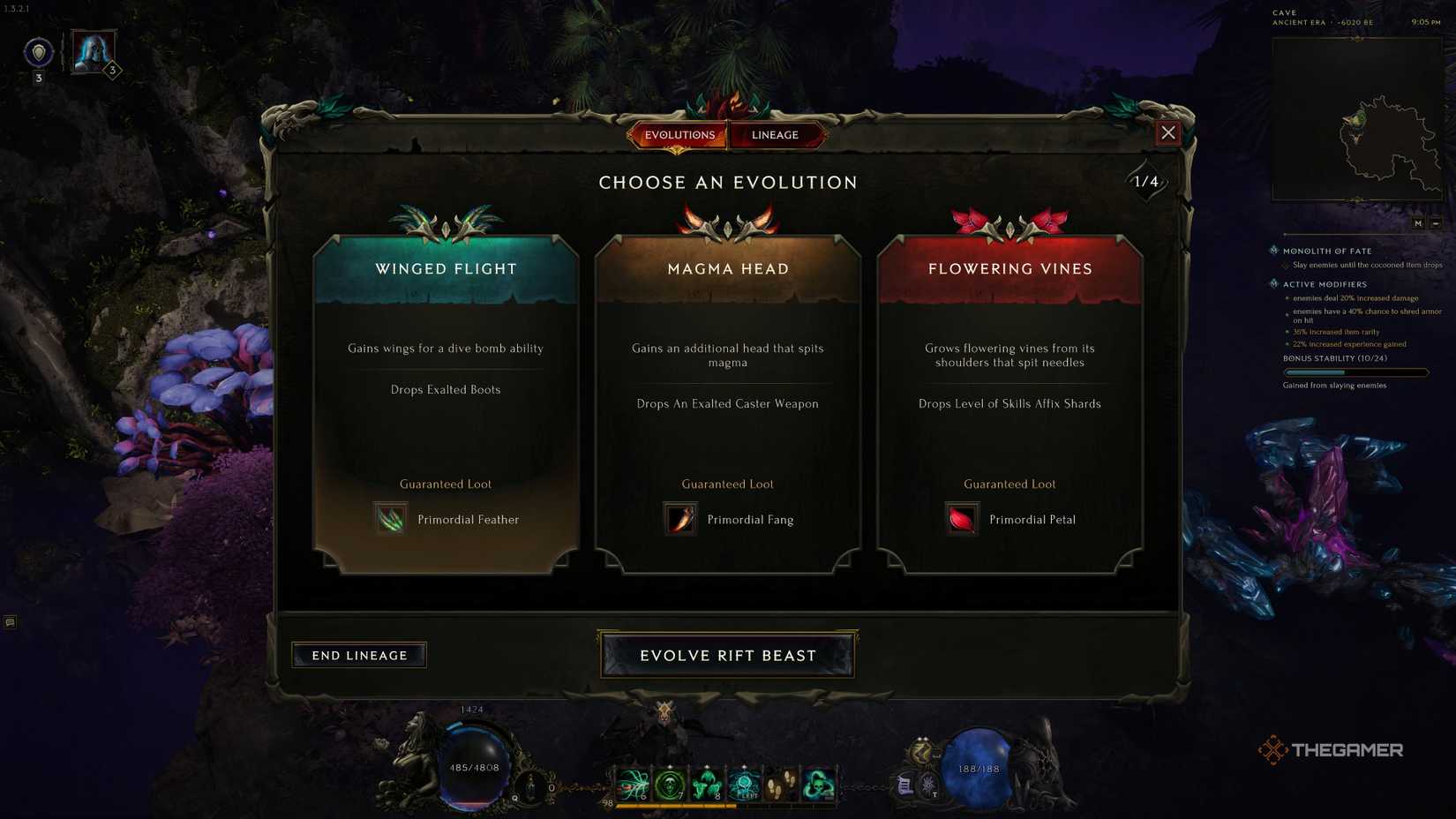Toggle the scroll icon near the mana orb
This screenshot has width=1456, height=819.
pos(904,785)
